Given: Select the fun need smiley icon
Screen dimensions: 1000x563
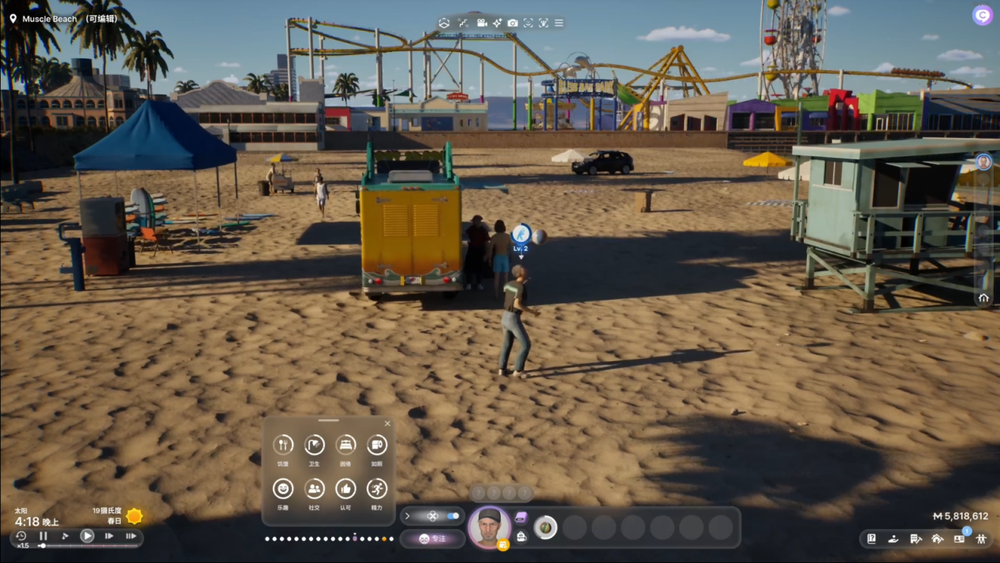Looking at the screenshot, I should pos(284,488).
